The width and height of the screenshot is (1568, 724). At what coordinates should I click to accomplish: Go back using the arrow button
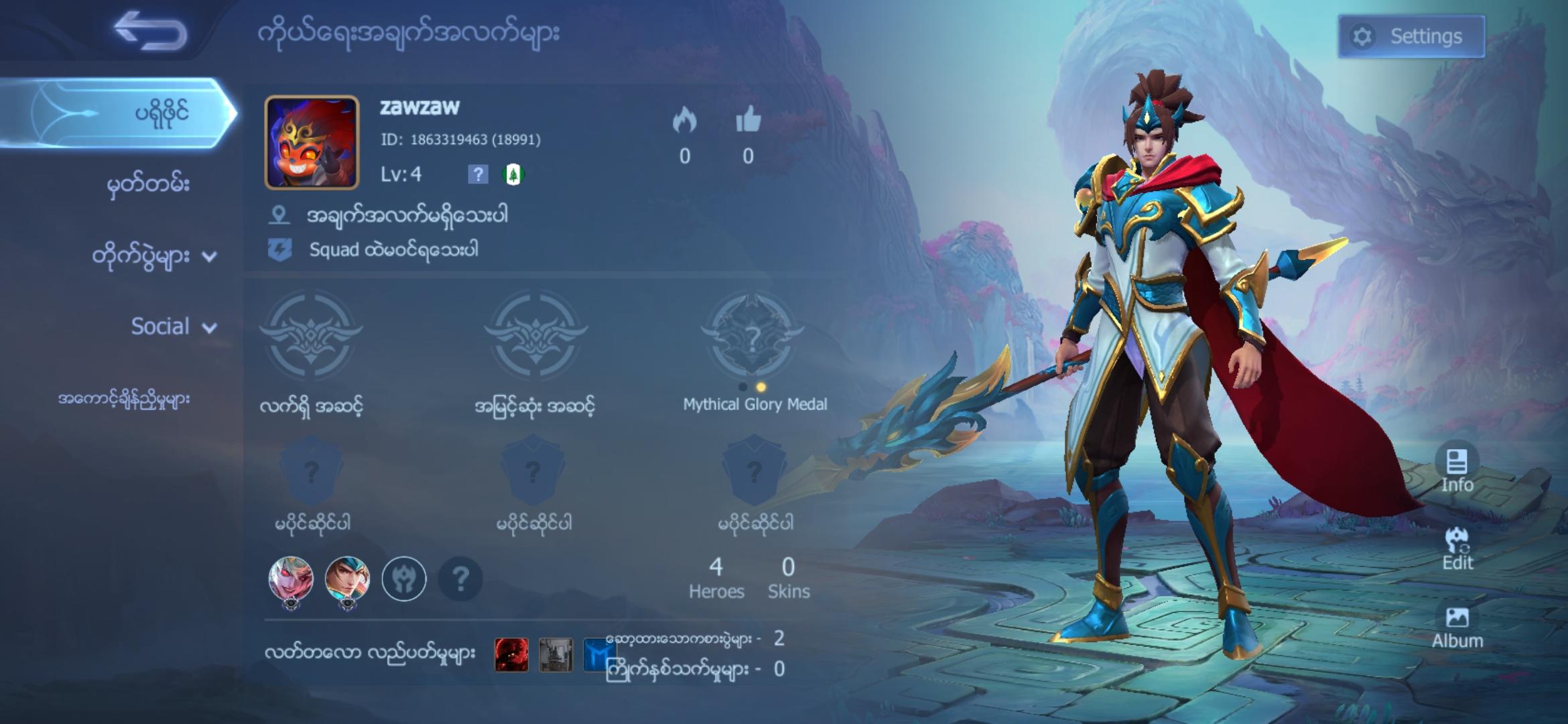(x=150, y=32)
